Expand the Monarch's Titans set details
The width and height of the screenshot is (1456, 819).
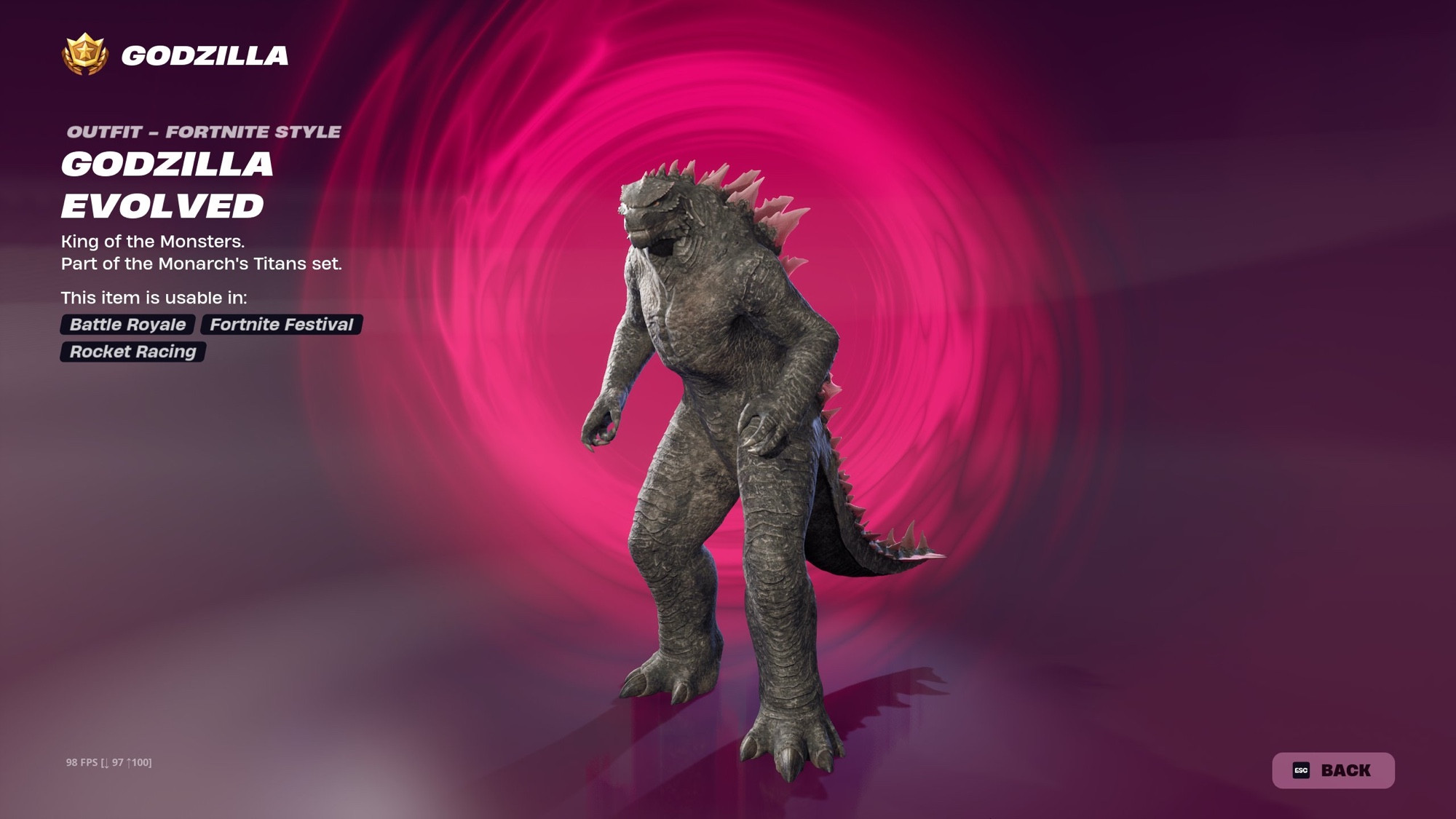pos(202,264)
